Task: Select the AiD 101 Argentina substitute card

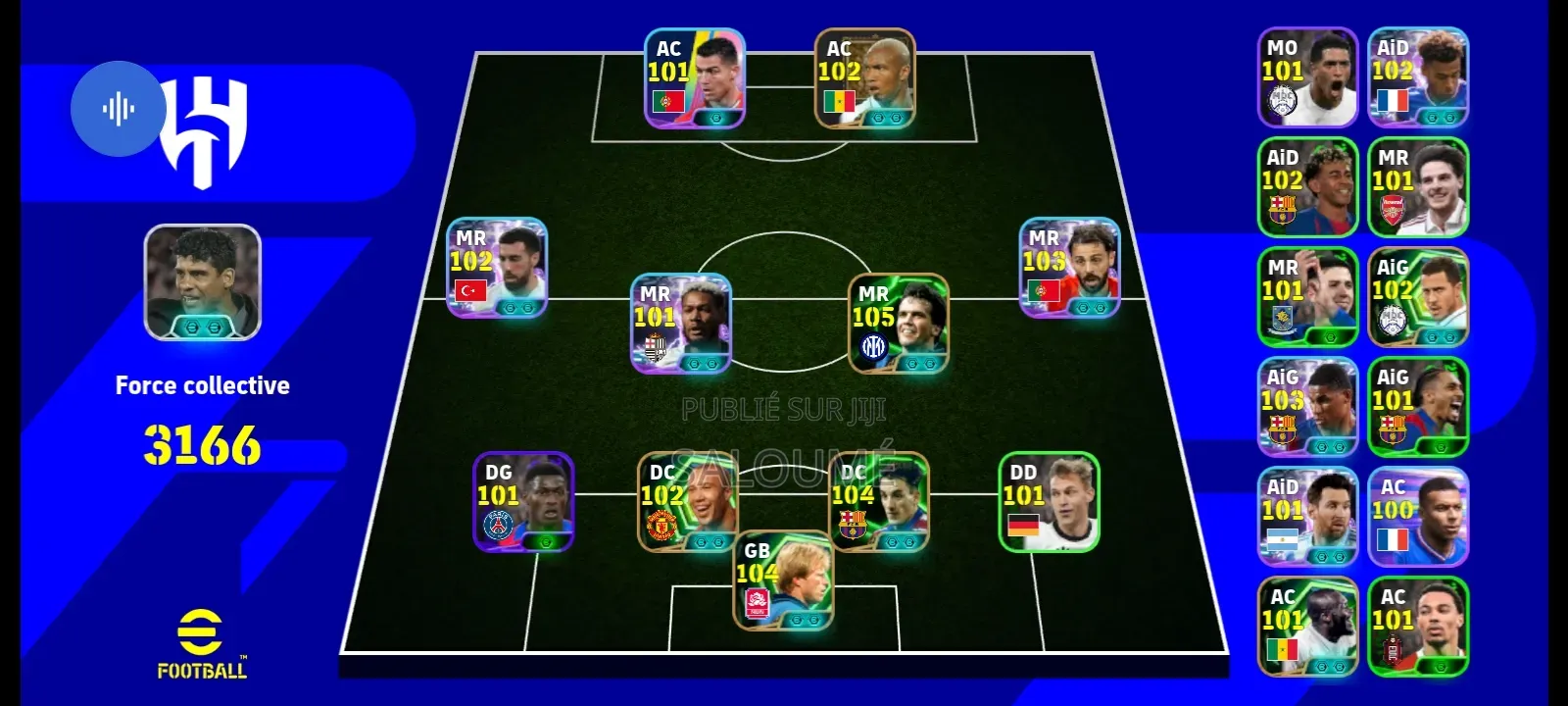Action: pyautogui.click(x=1307, y=517)
